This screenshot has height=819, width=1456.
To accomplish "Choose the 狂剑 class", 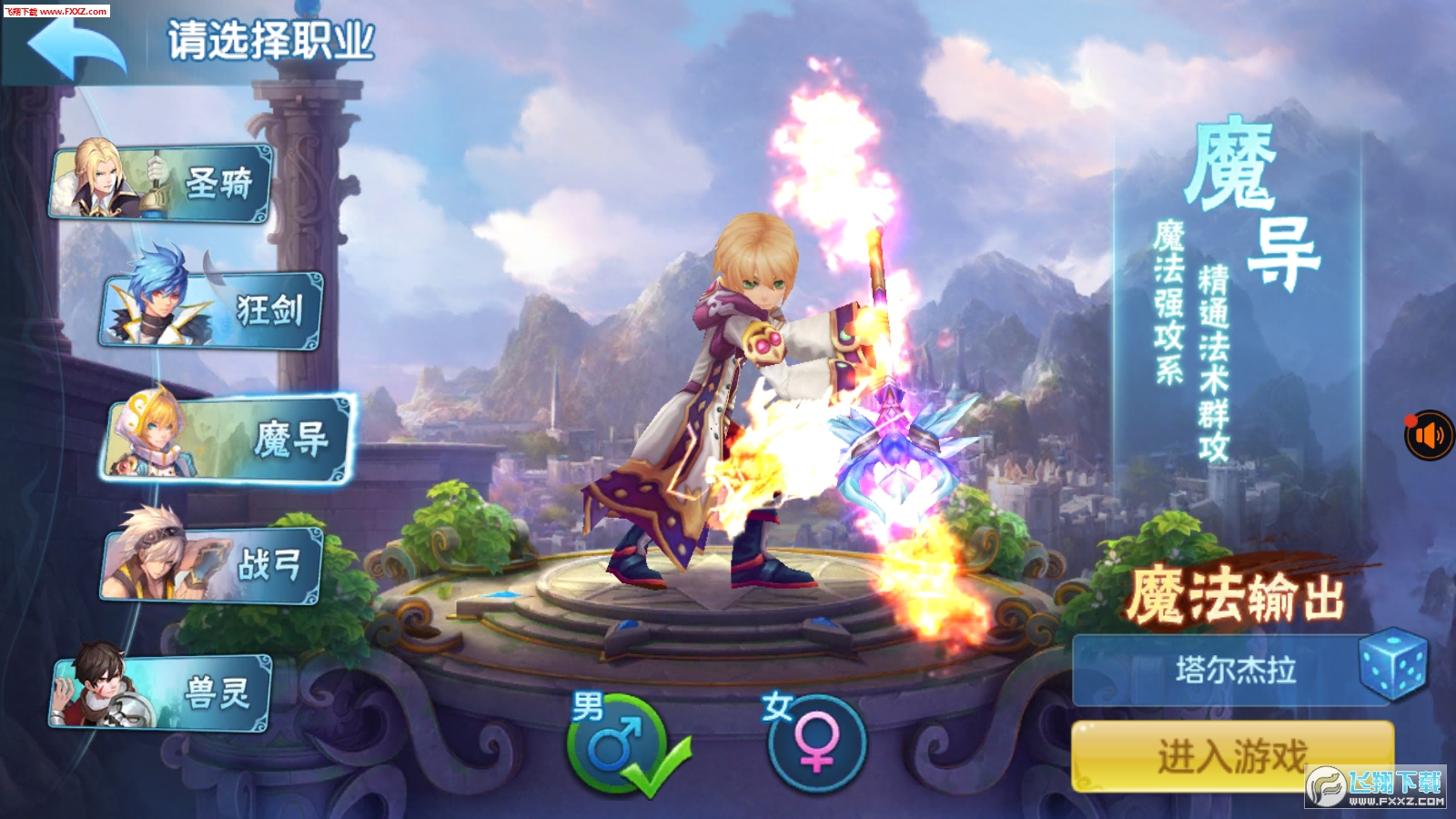I will (211, 310).
